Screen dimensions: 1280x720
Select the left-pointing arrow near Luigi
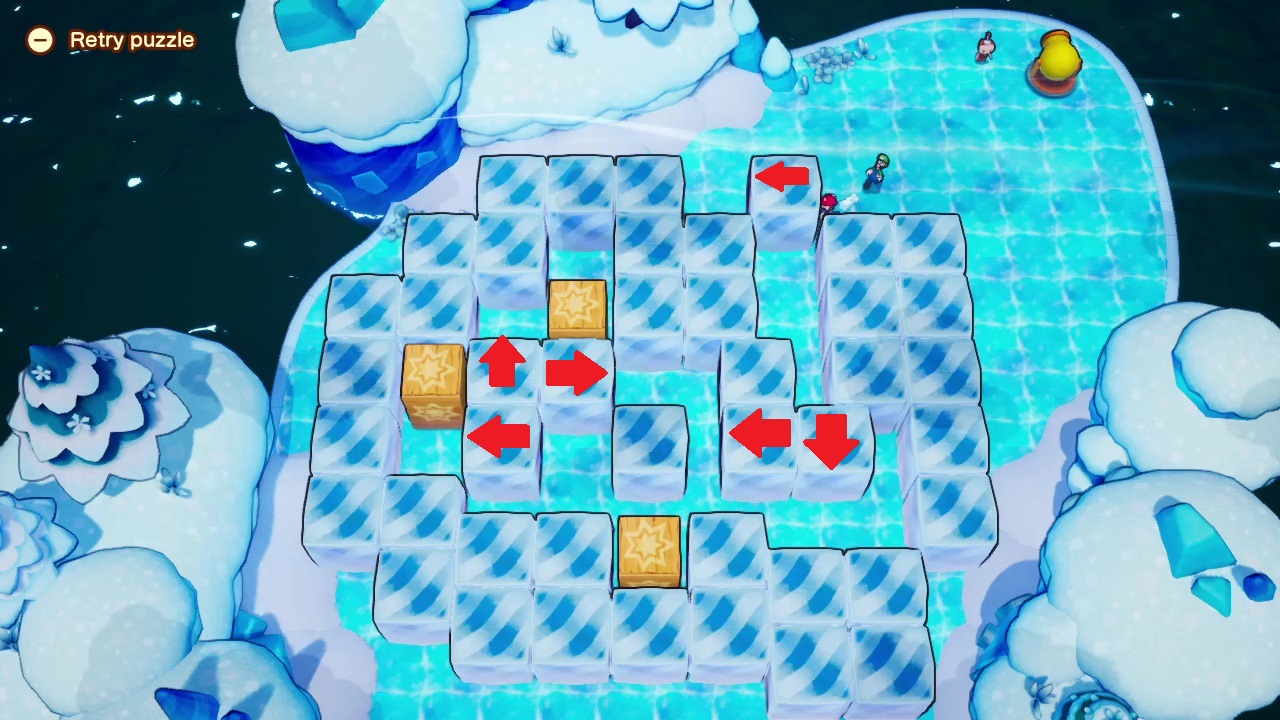click(782, 177)
